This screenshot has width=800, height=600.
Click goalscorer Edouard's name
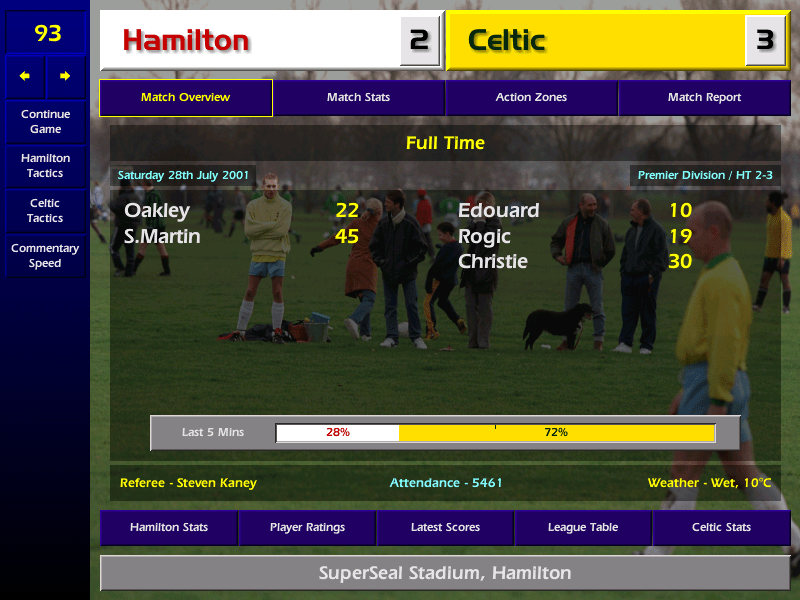click(x=498, y=210)
